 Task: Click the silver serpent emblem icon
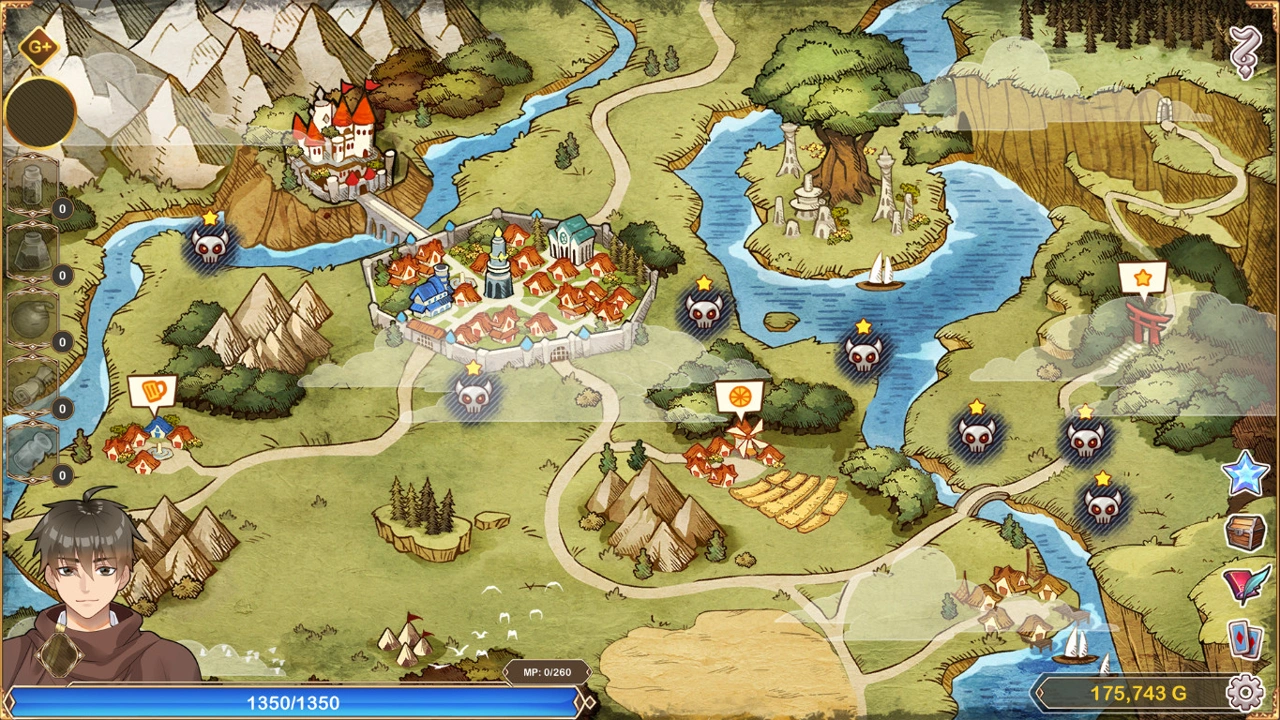pyautogui.click(x=1245, y=52)
